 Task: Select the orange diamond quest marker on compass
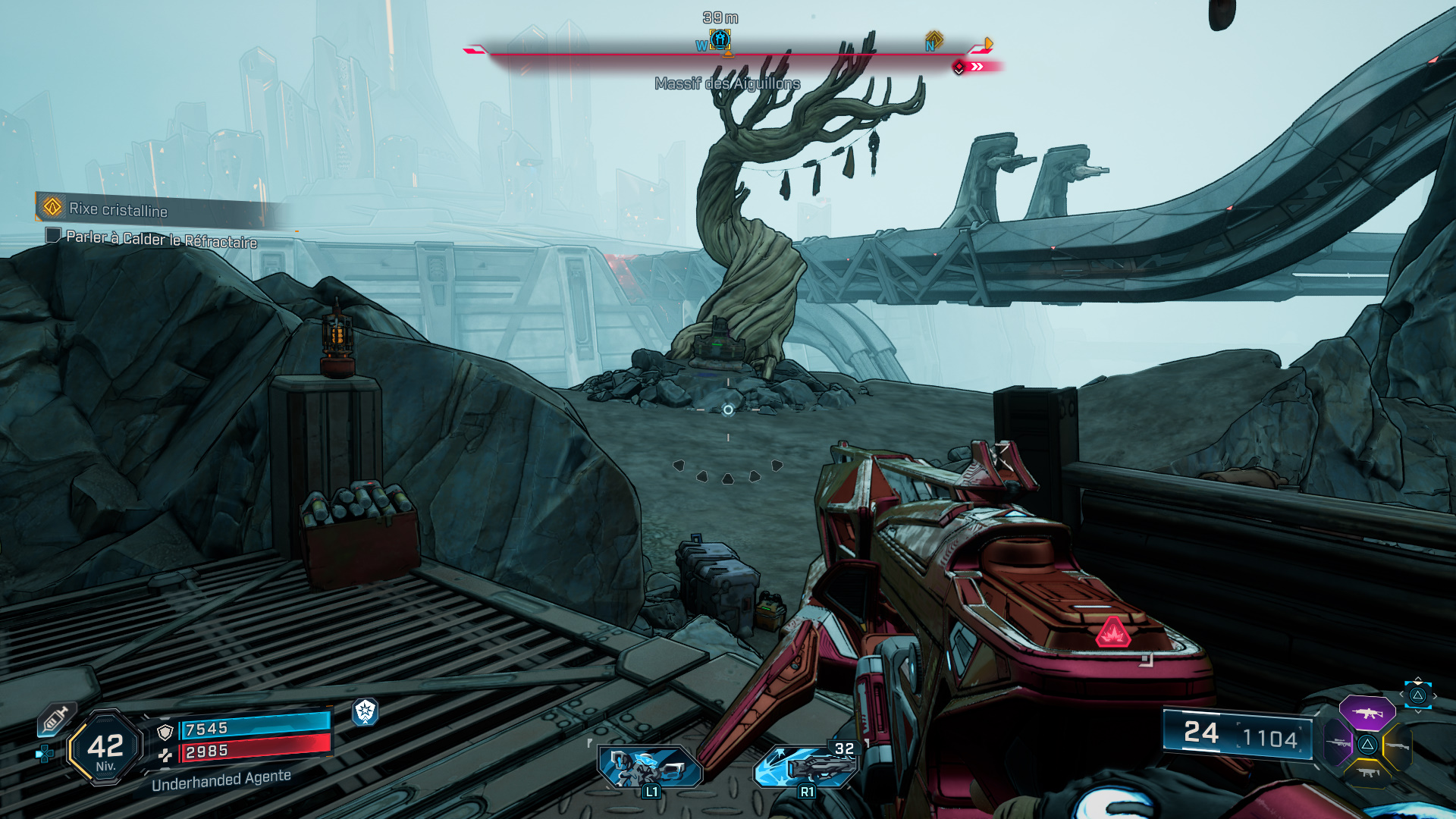click(x=934, y=39)
